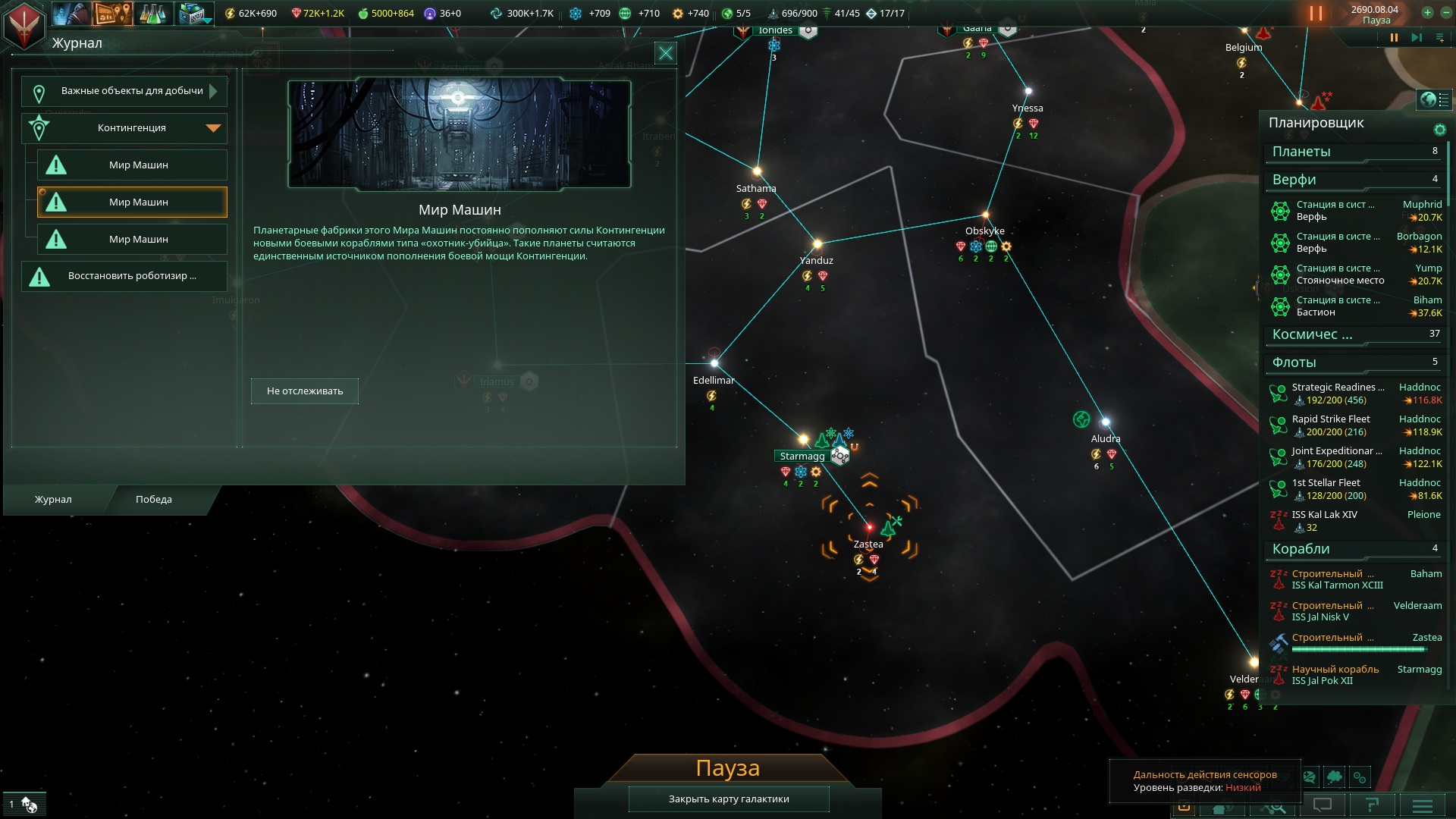
Task: Increase game speed with the plus button
Action: [1427, 13]
